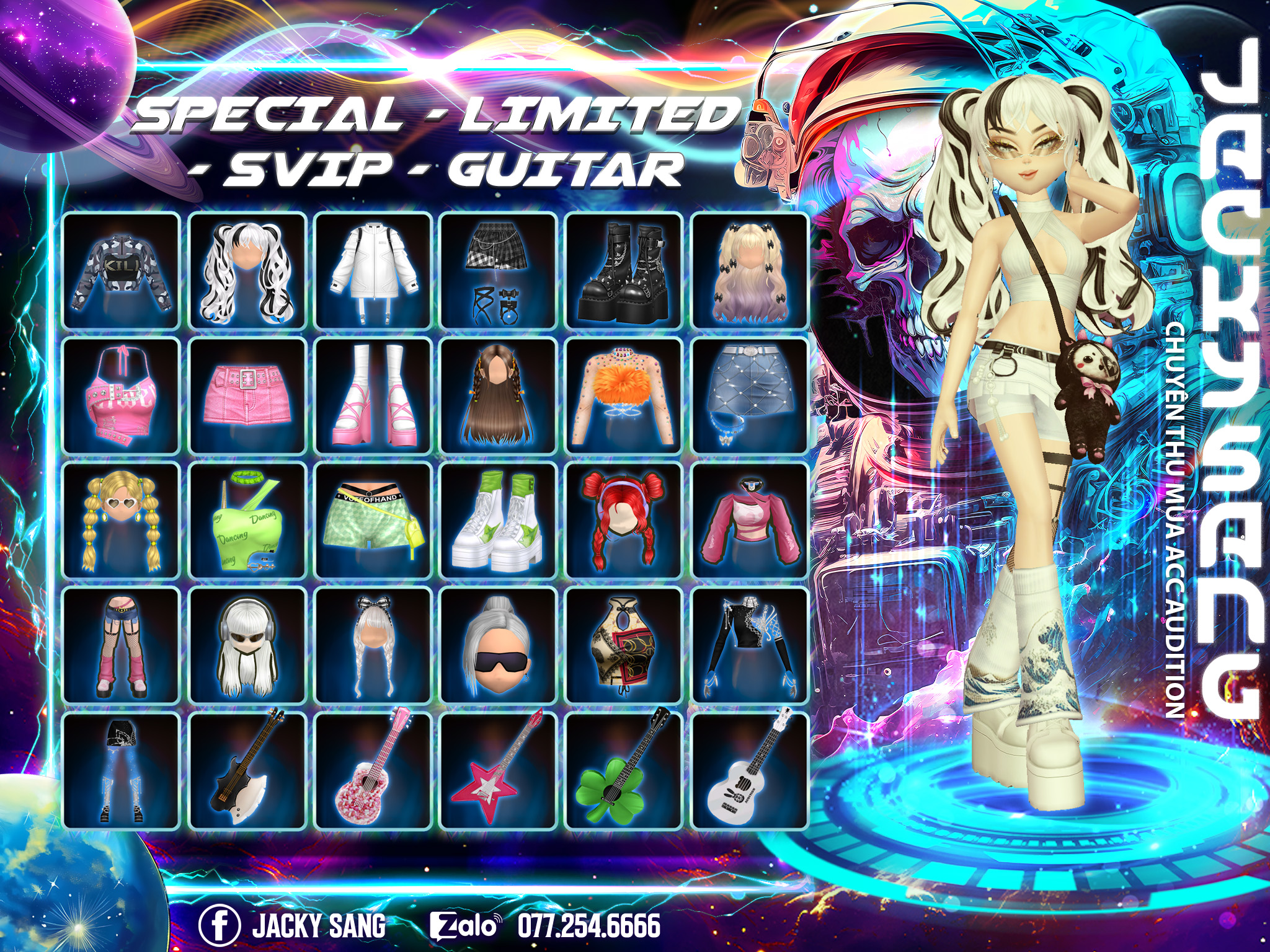1270x952 pixels.
Task: Select the pink belted mini skirt
Action: pyautogui.click(x=247, y=396)
